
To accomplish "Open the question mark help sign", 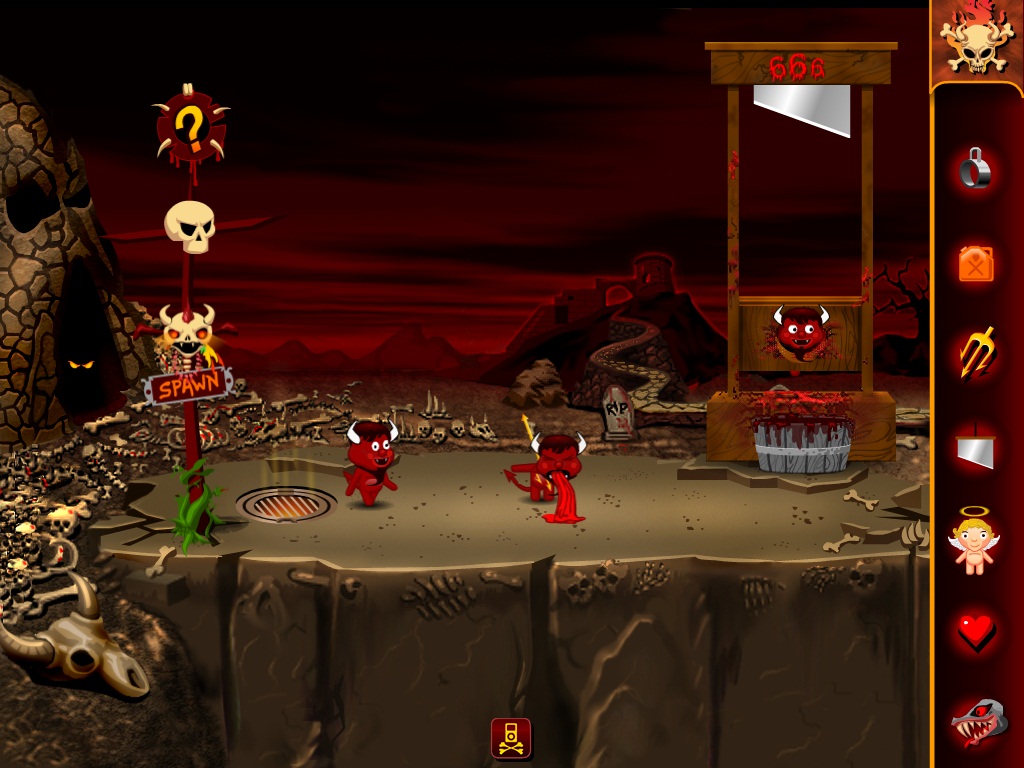I will tap(190, 126).
